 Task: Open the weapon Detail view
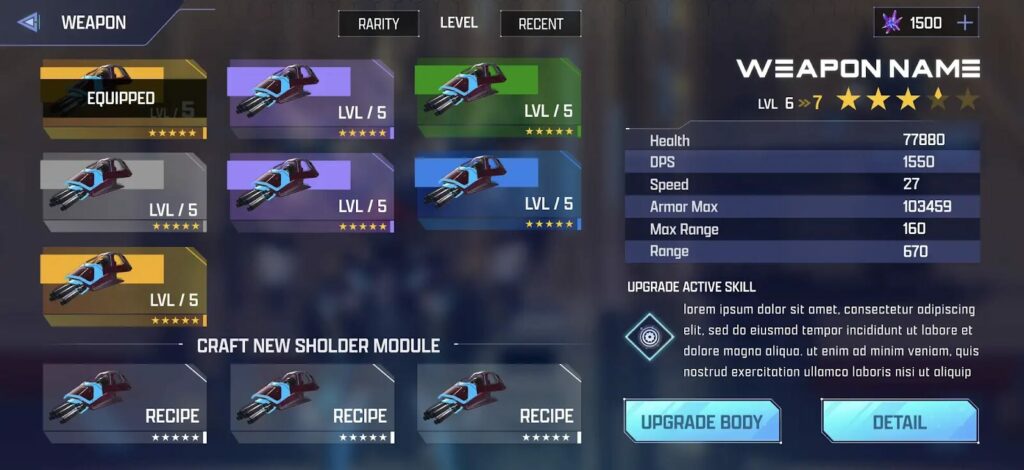(899, 422)
